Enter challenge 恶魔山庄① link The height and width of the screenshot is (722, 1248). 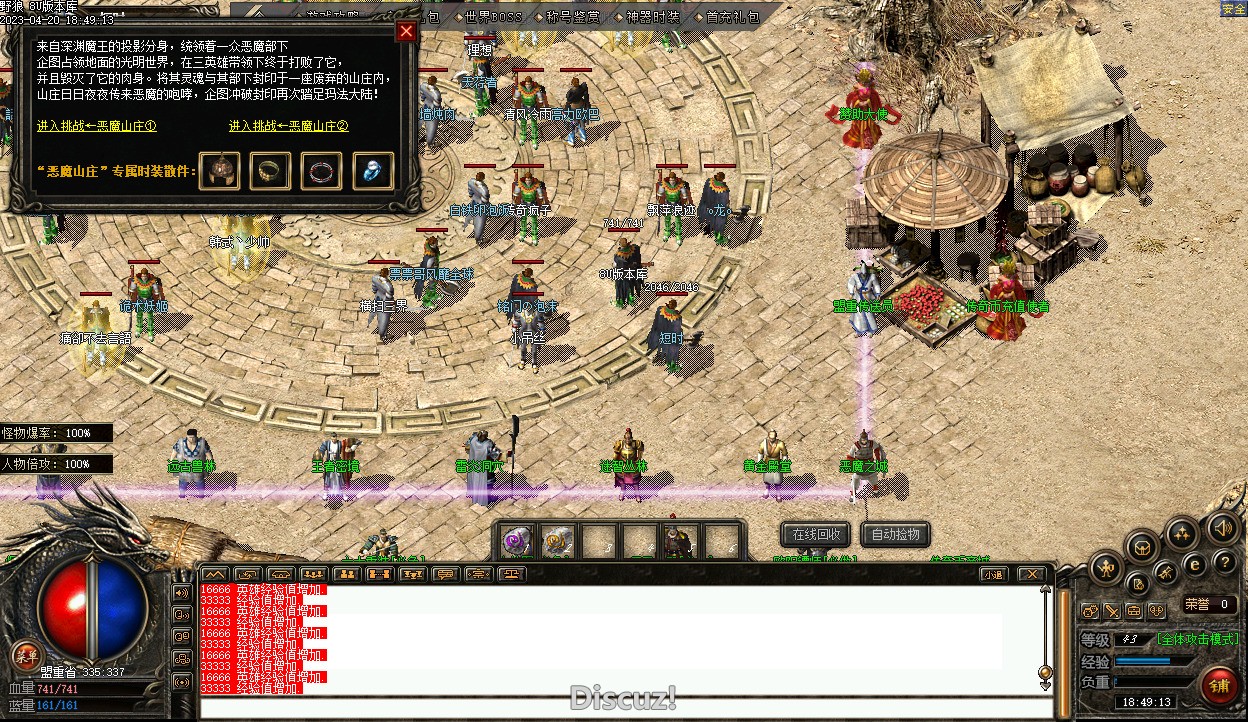97,126
